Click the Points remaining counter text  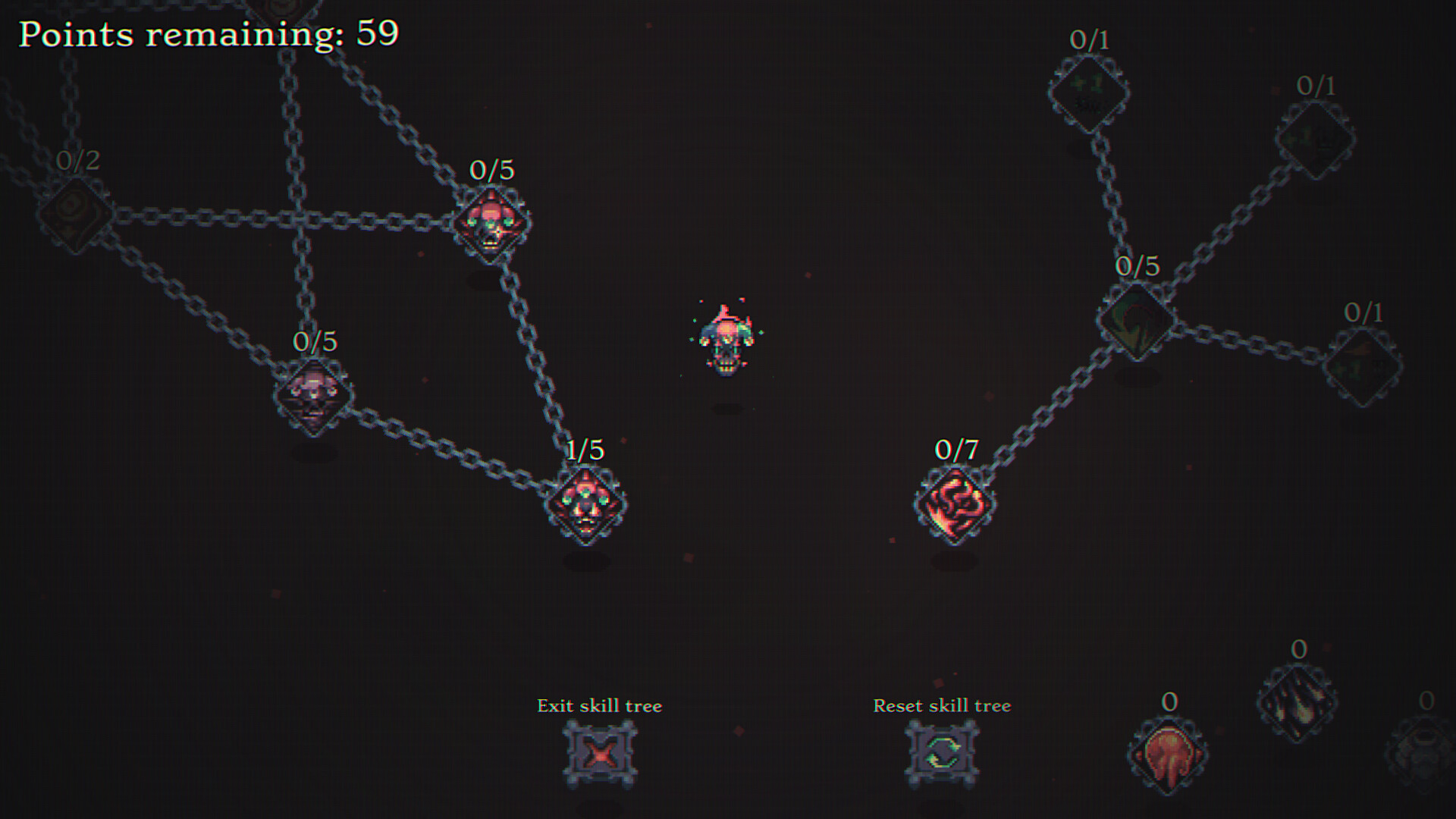[x=209, y=34]
